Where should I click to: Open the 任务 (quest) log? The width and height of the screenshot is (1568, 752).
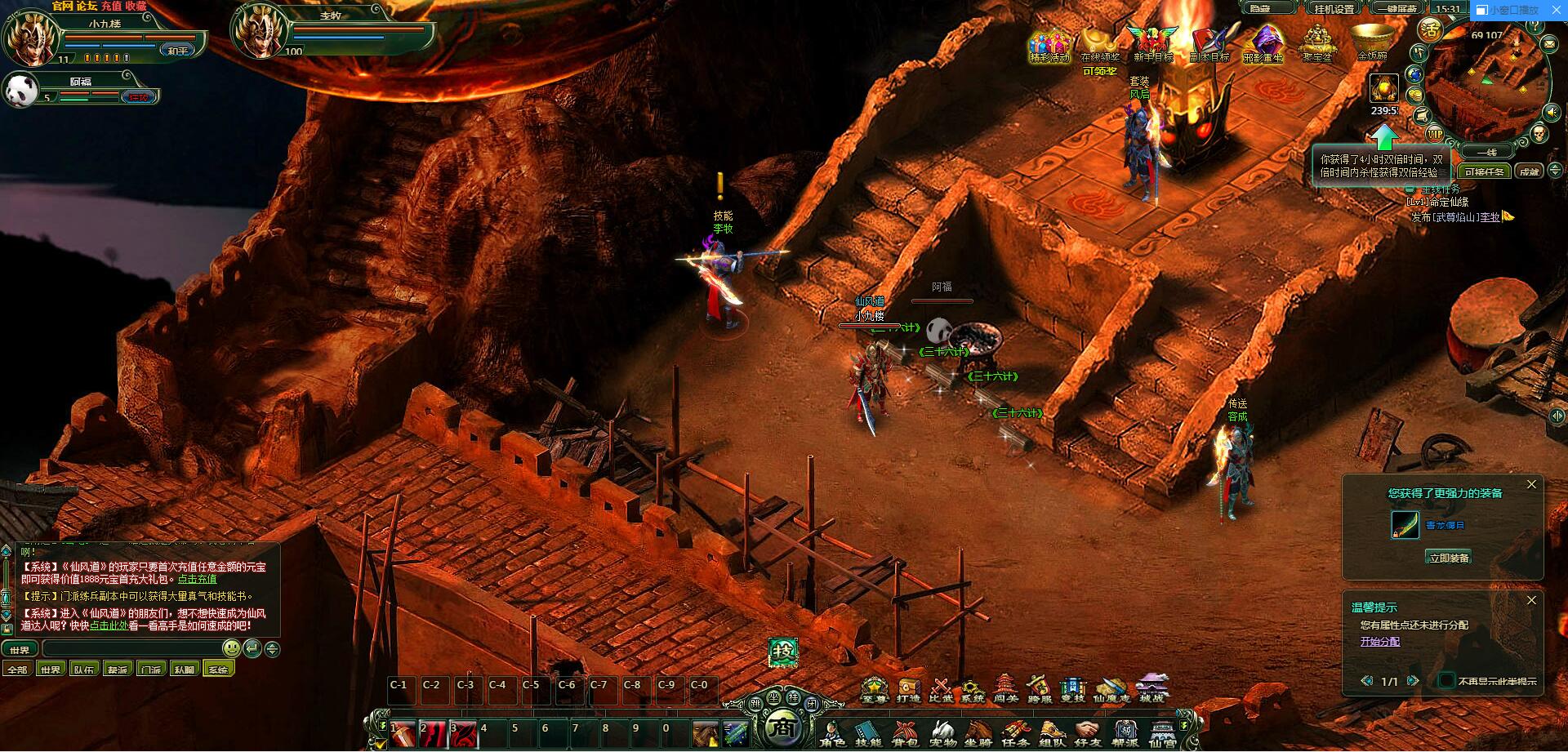(x=1015, y=732)
